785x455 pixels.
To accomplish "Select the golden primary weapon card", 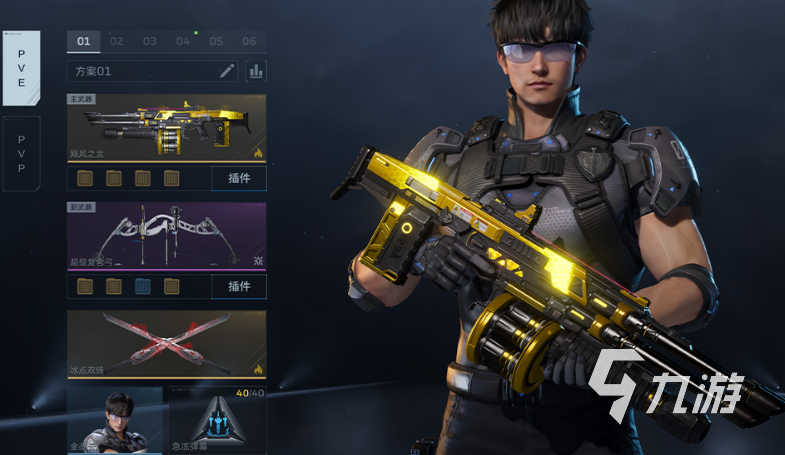I will [166, 128].
